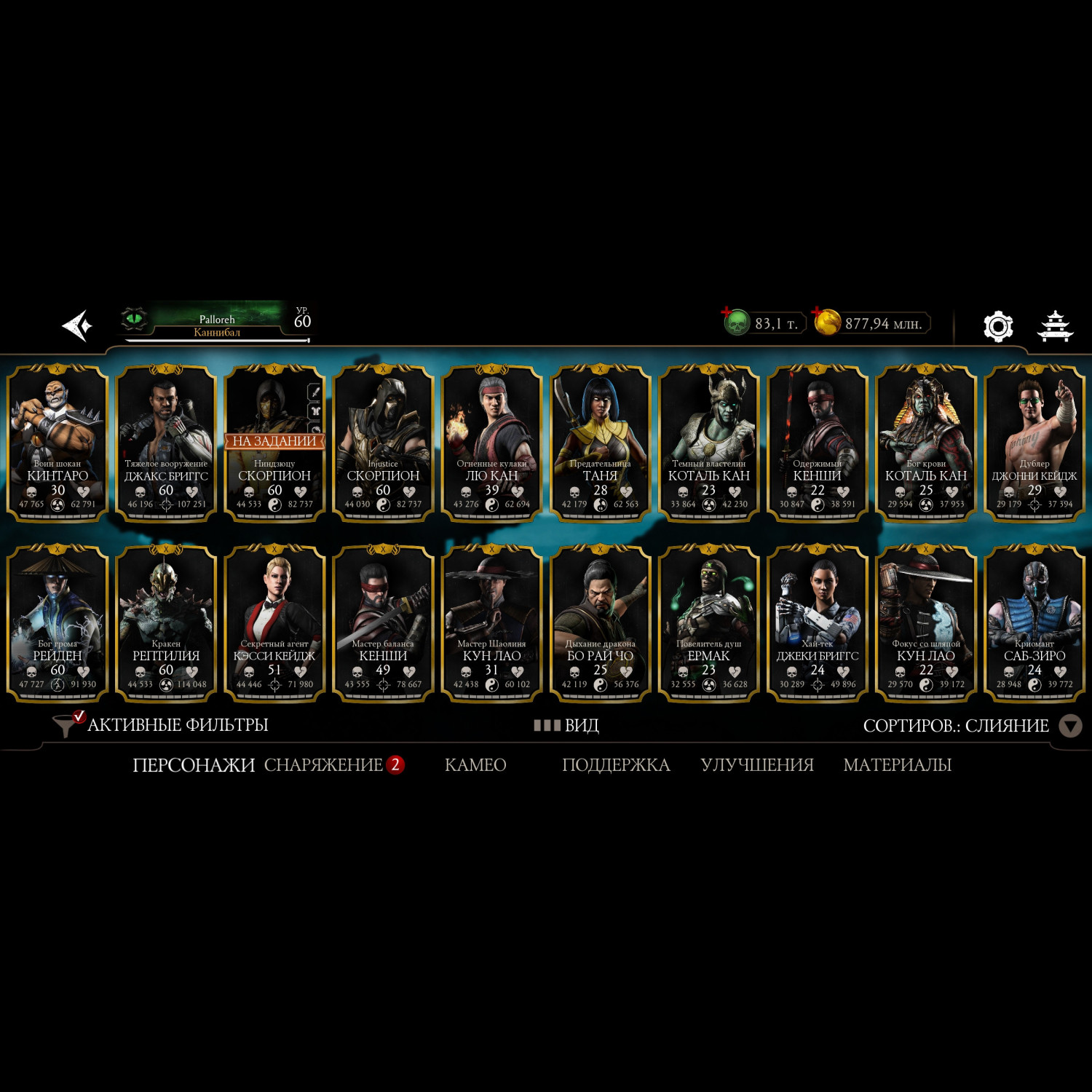Choose the Sub-Zero cryomancer card
Screen dimensions: 1092x1092
(1034, 623)
